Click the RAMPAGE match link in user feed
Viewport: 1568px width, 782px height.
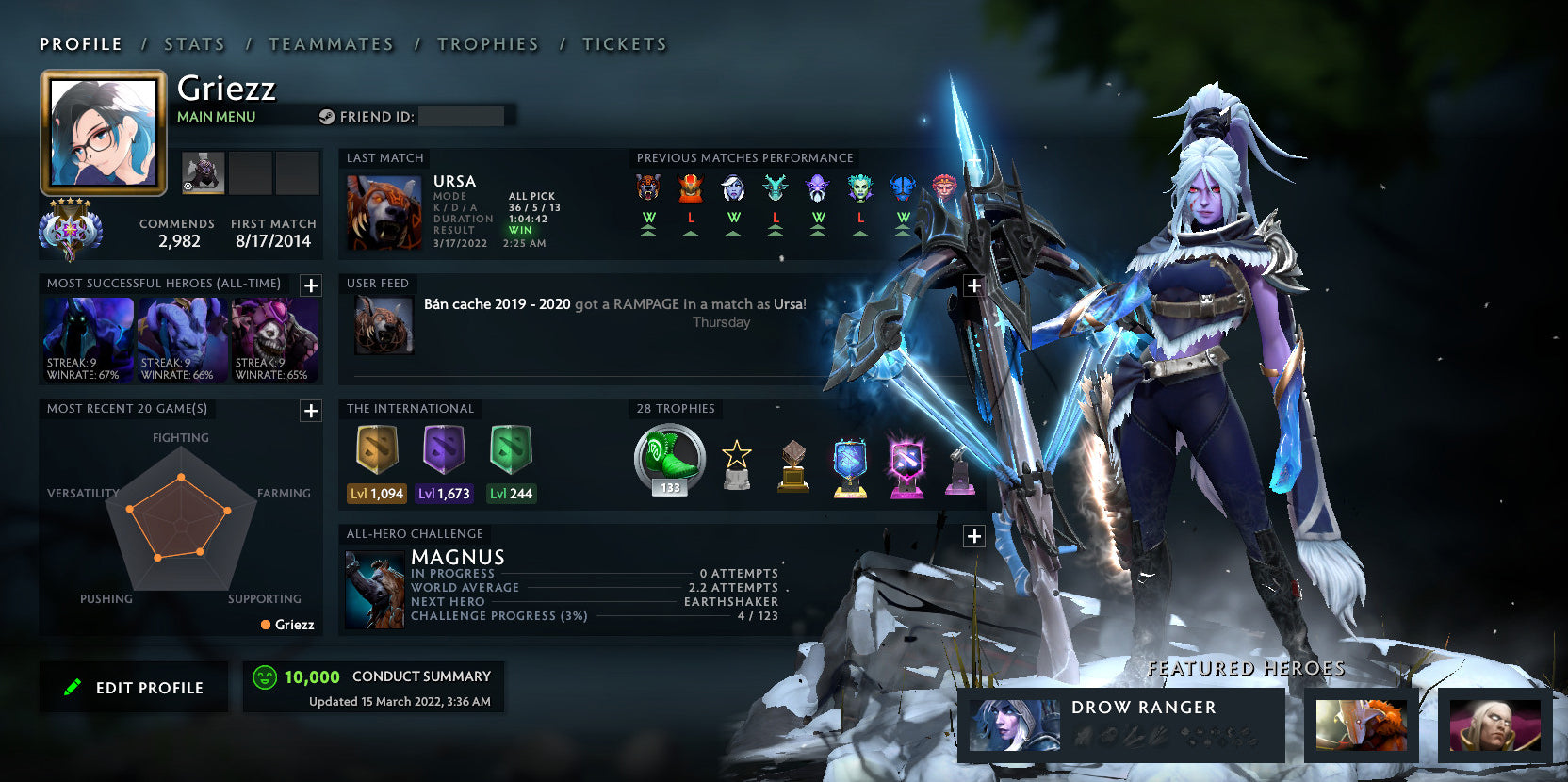point(650,304)
